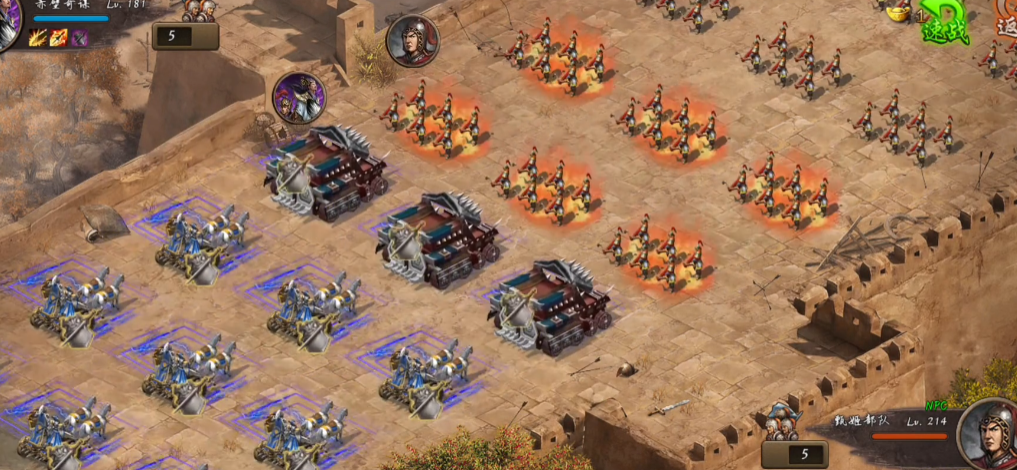Viewport: 1017px width, 470px height.
Task: Select the purple-framed general portrait on battlefield
Action: tap(298, 97)
